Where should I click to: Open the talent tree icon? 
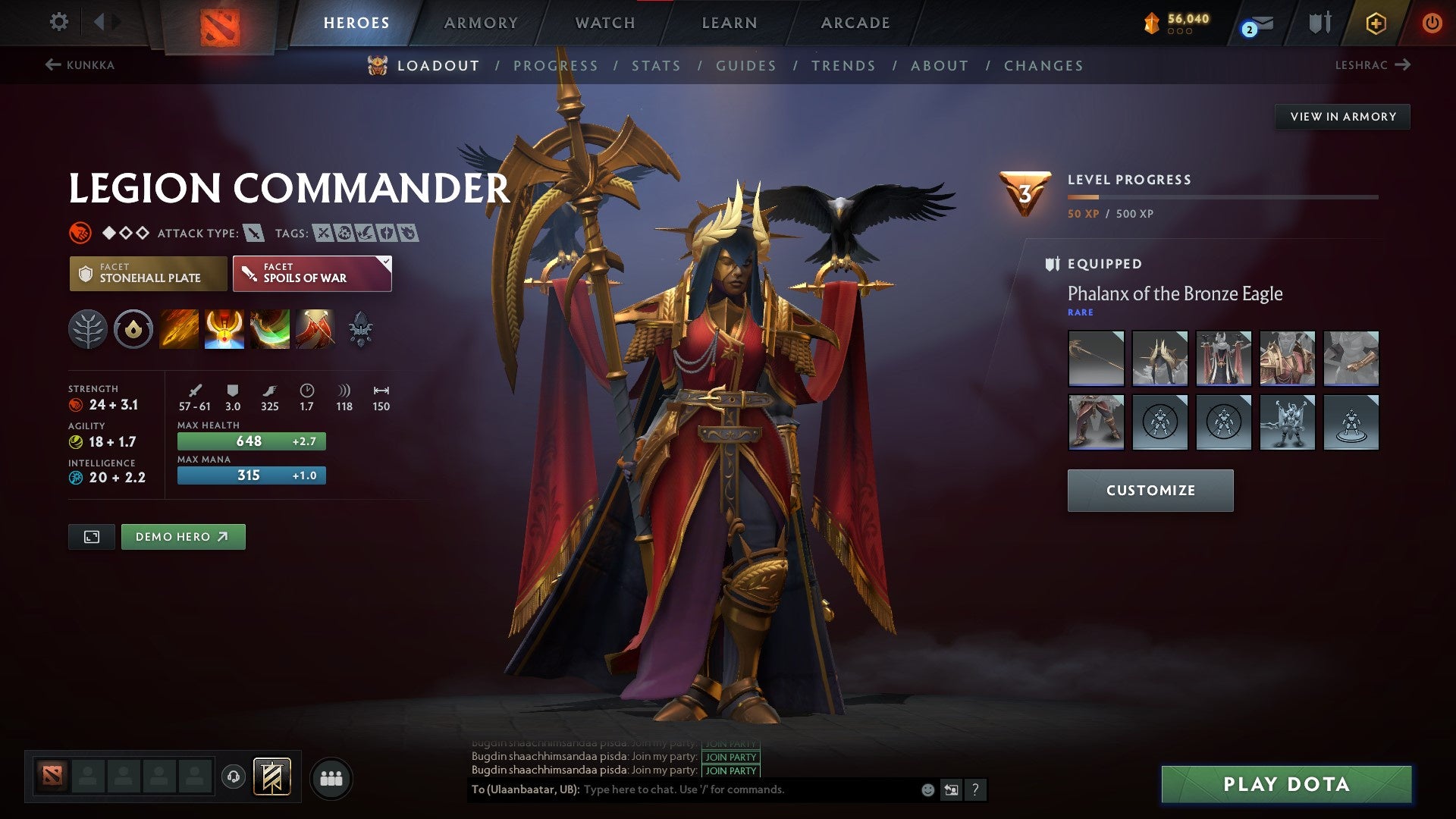pos(90,328)
